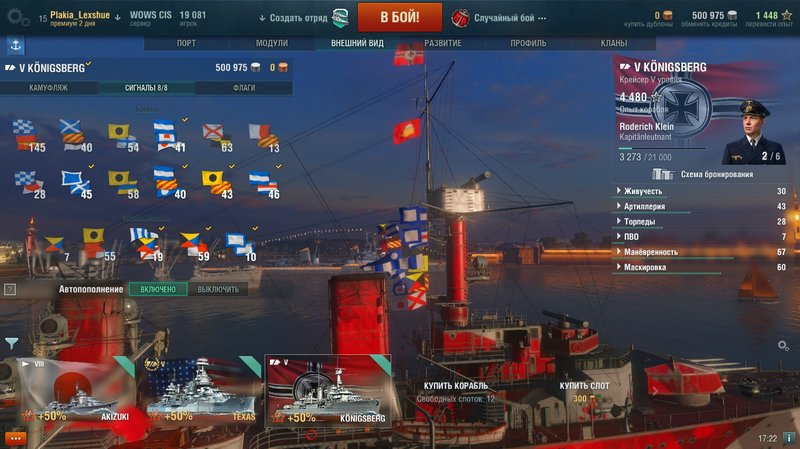The image size is (800, 449).
Task: Open the Кланы tab
Action: click(x=613, y=44)
